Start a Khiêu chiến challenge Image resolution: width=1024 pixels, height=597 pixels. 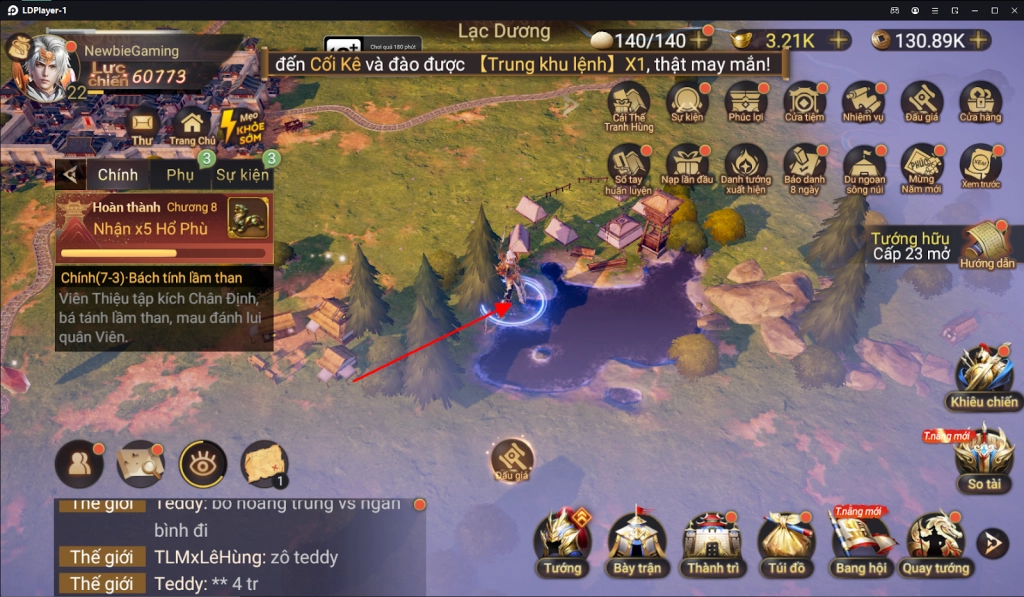984,375
